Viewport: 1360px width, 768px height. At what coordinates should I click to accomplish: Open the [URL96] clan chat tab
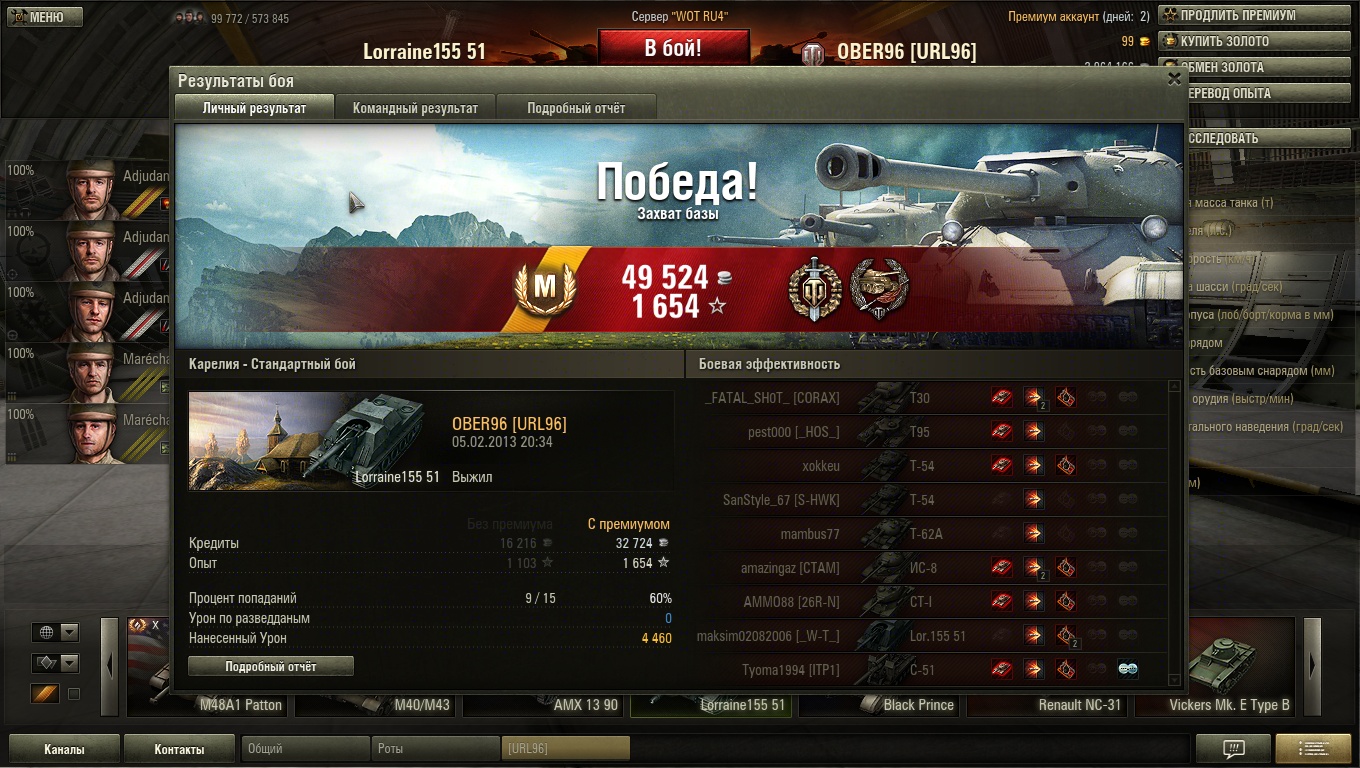click(x=565, y=748)
